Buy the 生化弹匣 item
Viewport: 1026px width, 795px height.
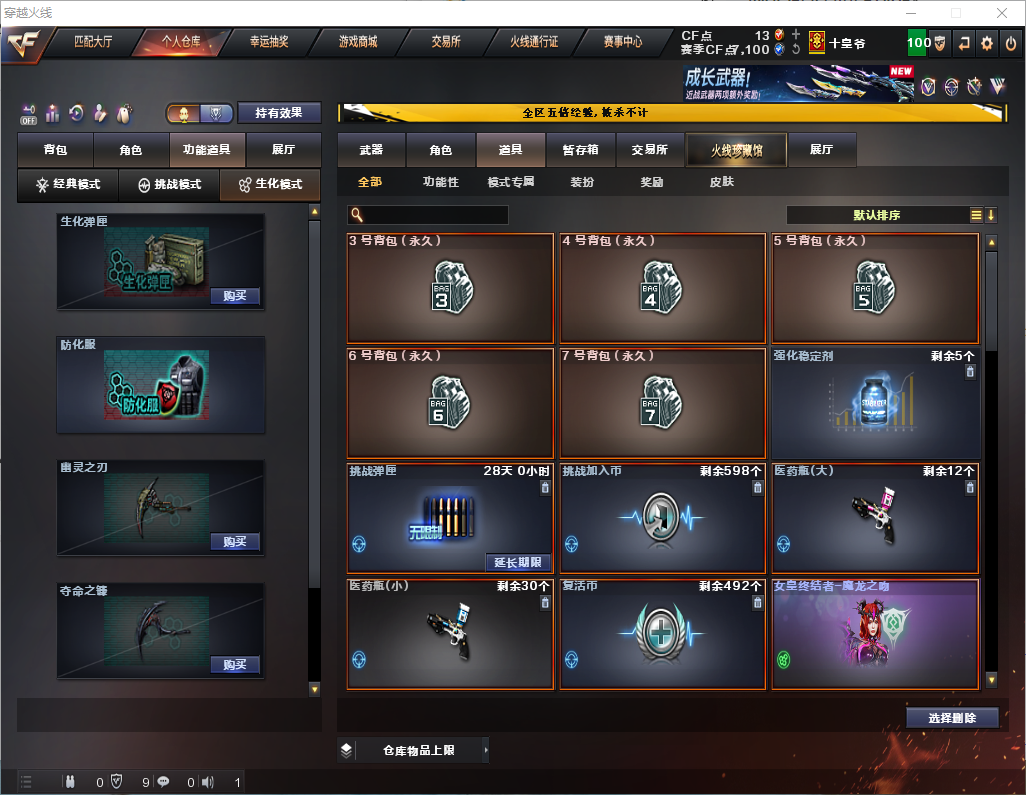click(x=235, y=296)
